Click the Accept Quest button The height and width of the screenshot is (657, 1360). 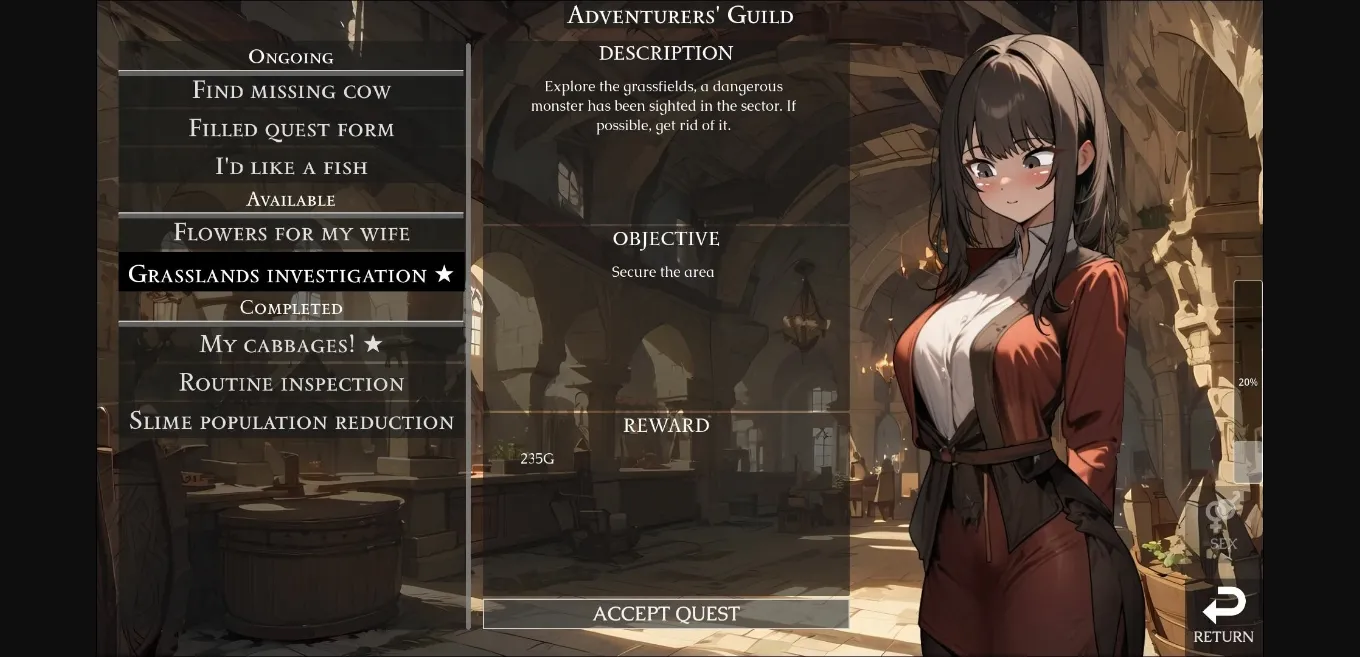click(x=666, y=614)
